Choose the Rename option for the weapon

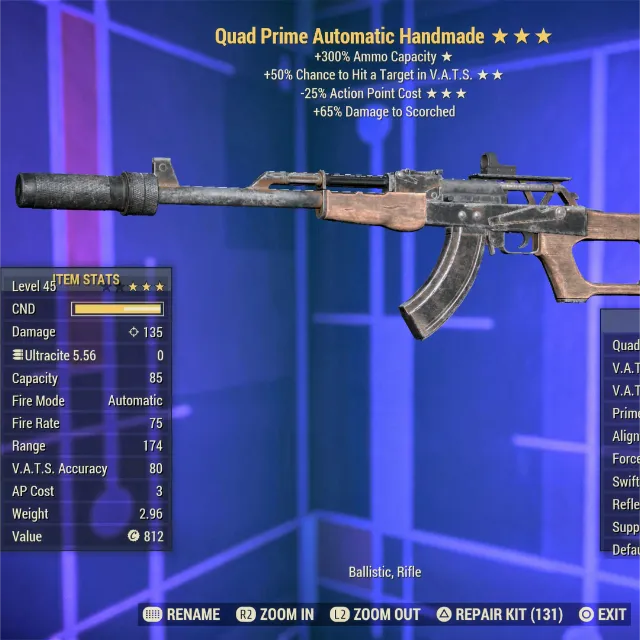pos(182,614)
